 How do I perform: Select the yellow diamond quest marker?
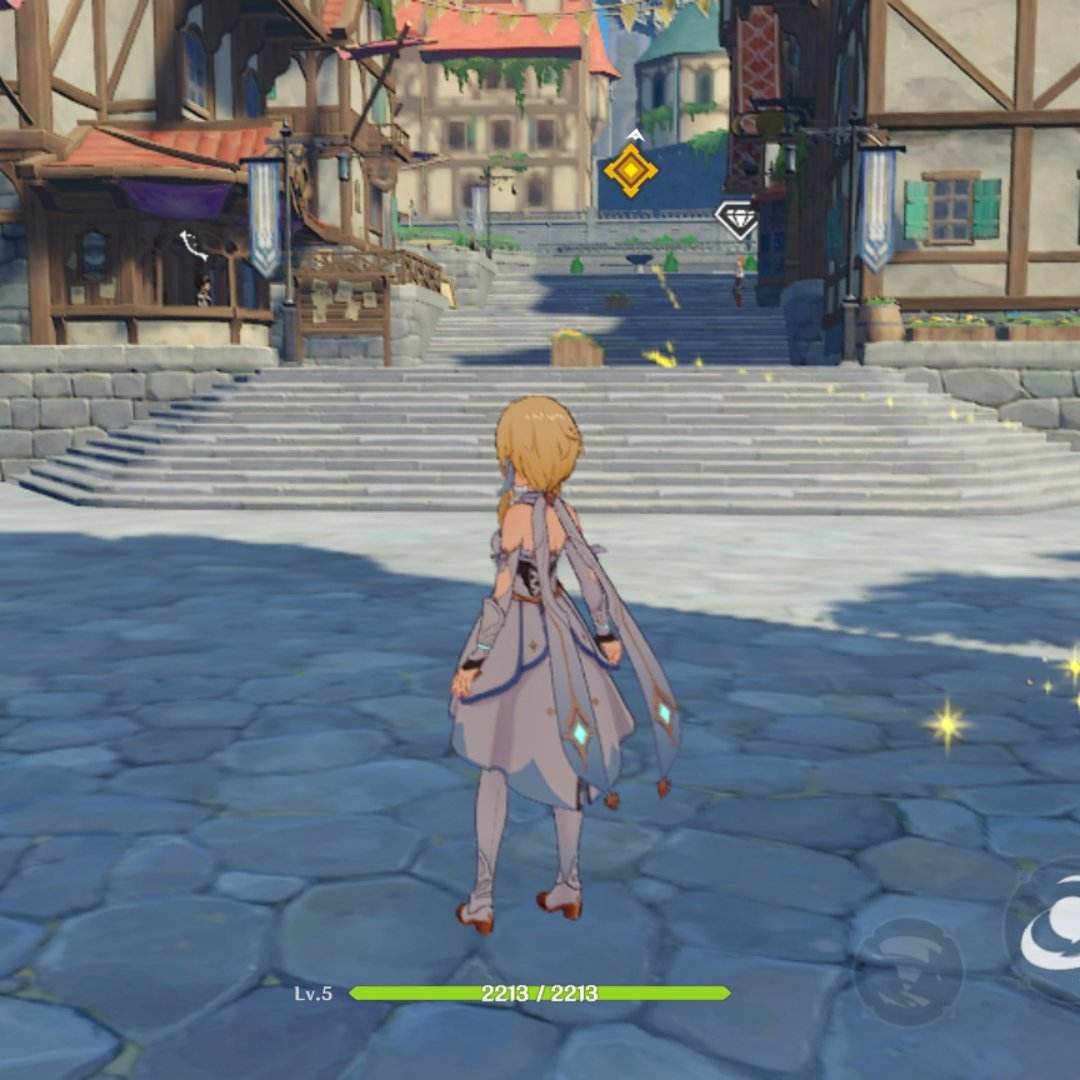(631, 170)
